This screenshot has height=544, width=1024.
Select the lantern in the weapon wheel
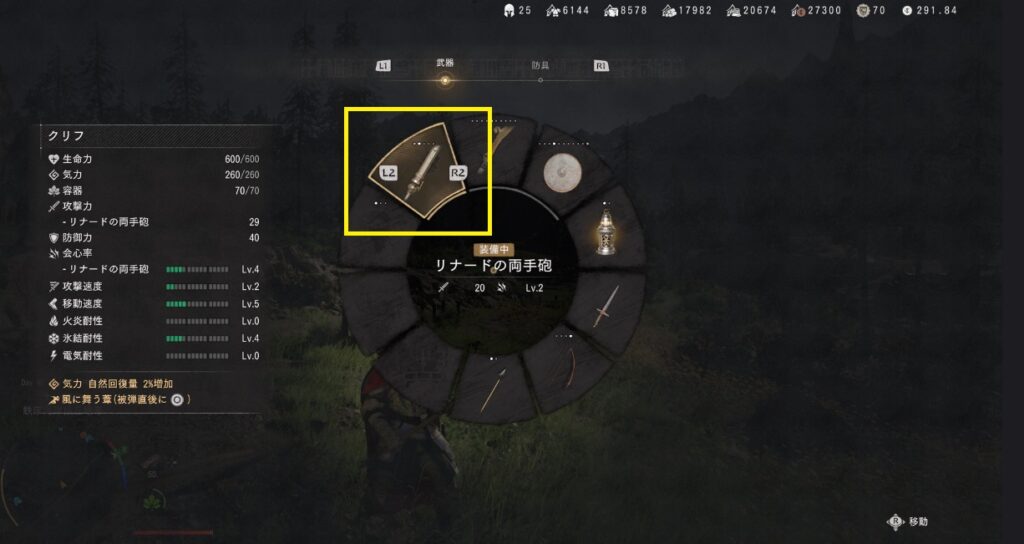(604, 233)
